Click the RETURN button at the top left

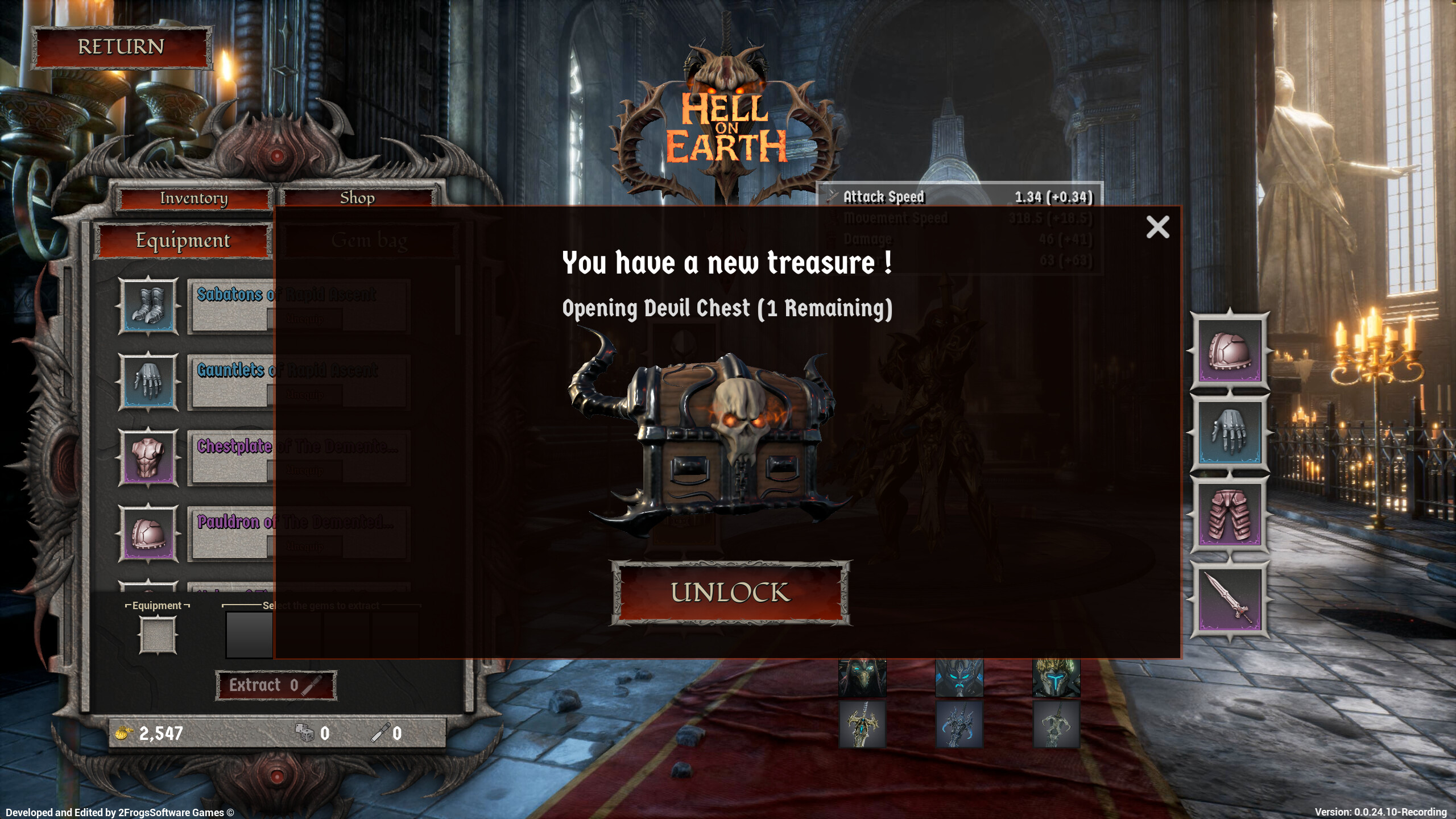[x=121, y=48]
